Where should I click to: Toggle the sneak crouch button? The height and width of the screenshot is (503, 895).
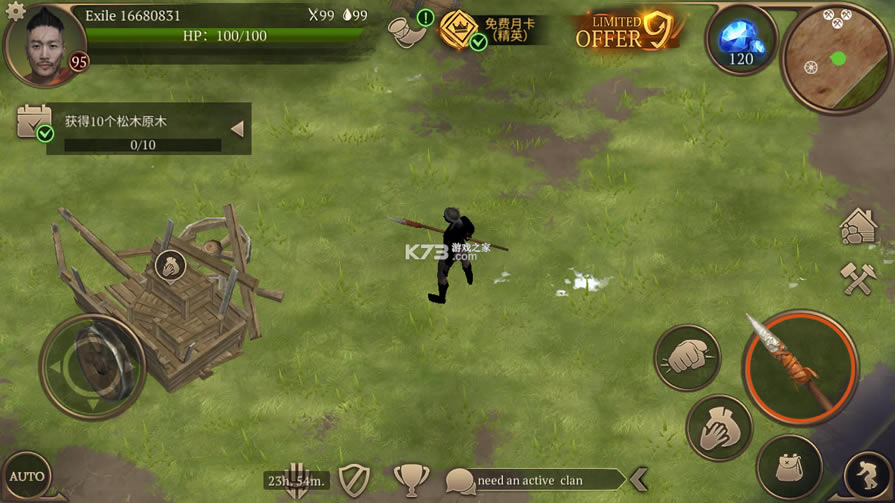tap(866, 475)
